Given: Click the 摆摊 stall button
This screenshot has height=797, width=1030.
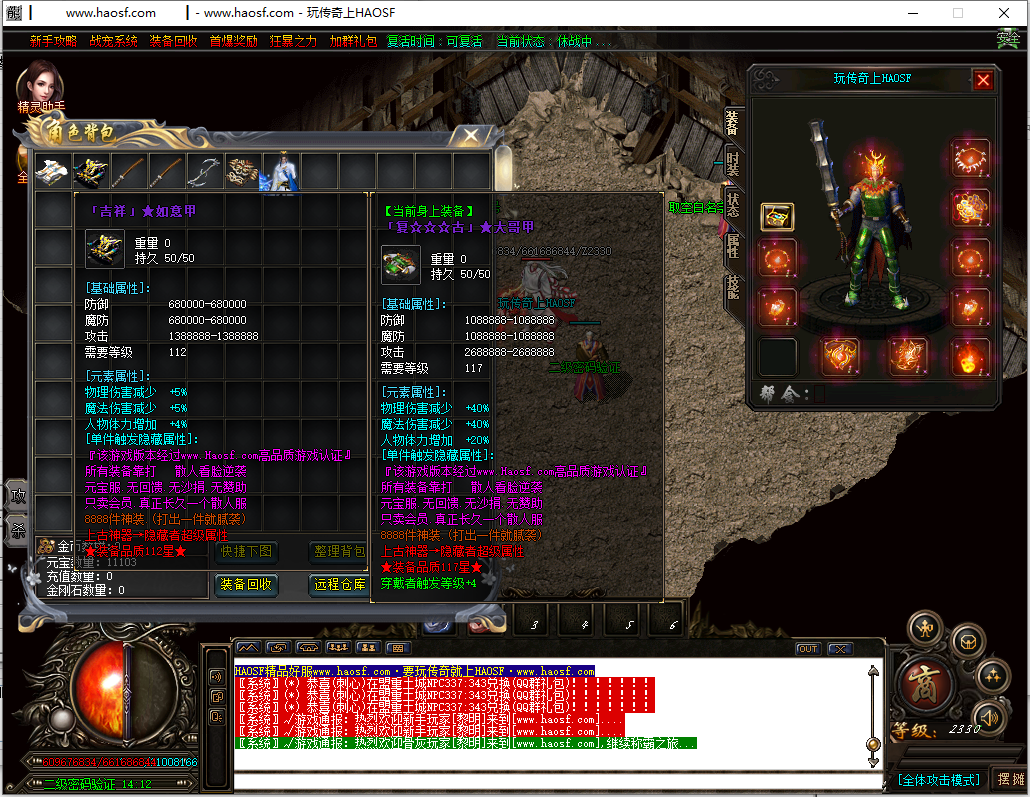Looking at the screenshot, I should click(x=1010, y=779).
